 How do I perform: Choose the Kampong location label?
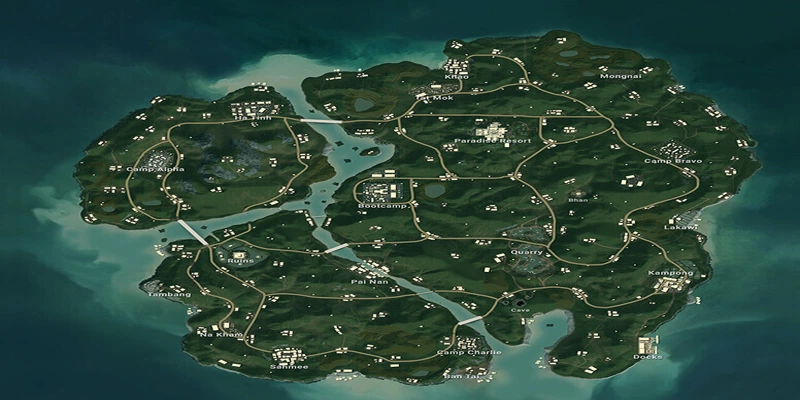tap(670, 273)
